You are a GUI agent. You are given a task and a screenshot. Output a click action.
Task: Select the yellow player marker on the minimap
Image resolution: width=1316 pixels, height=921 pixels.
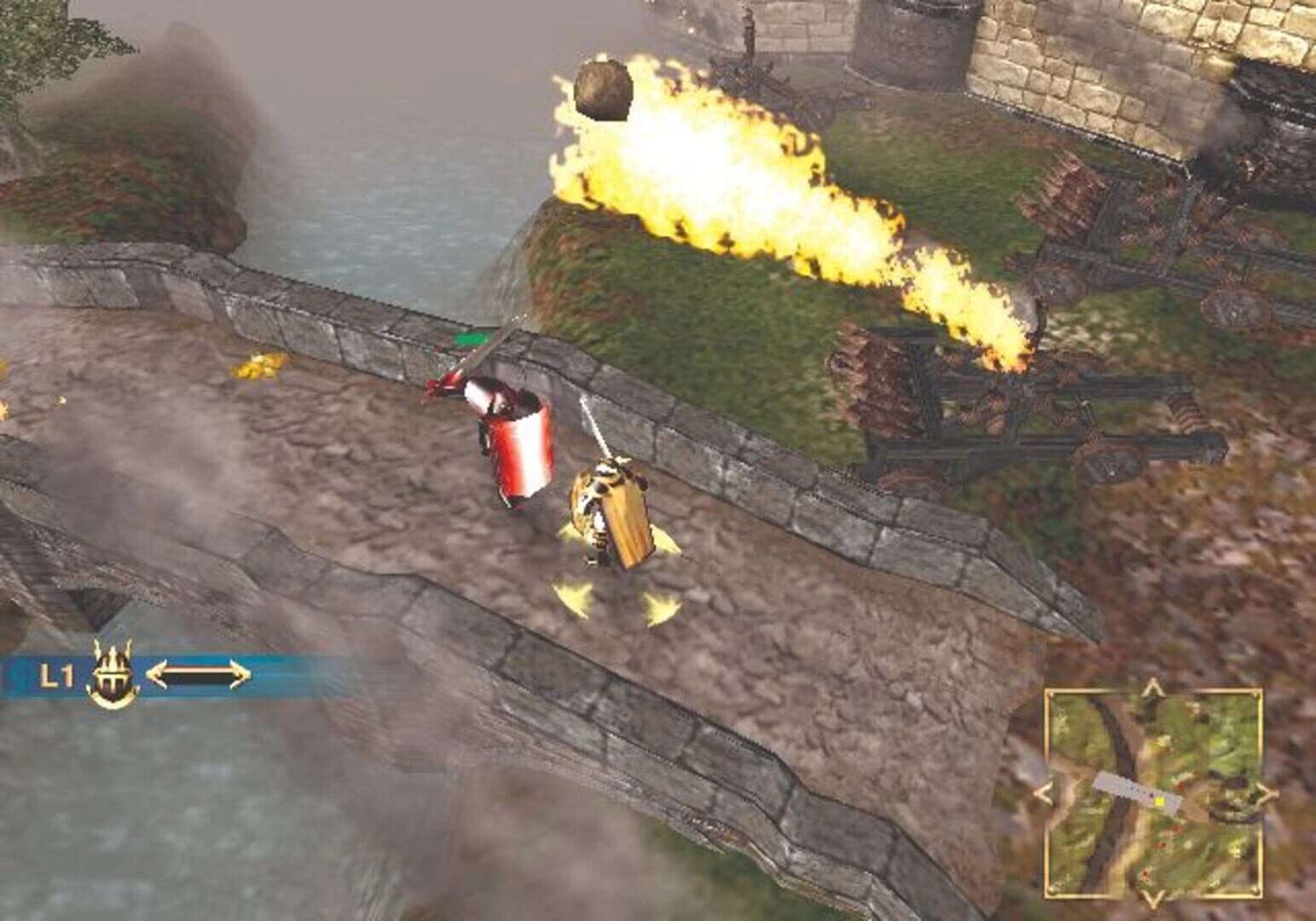(x=1160, y=802)
